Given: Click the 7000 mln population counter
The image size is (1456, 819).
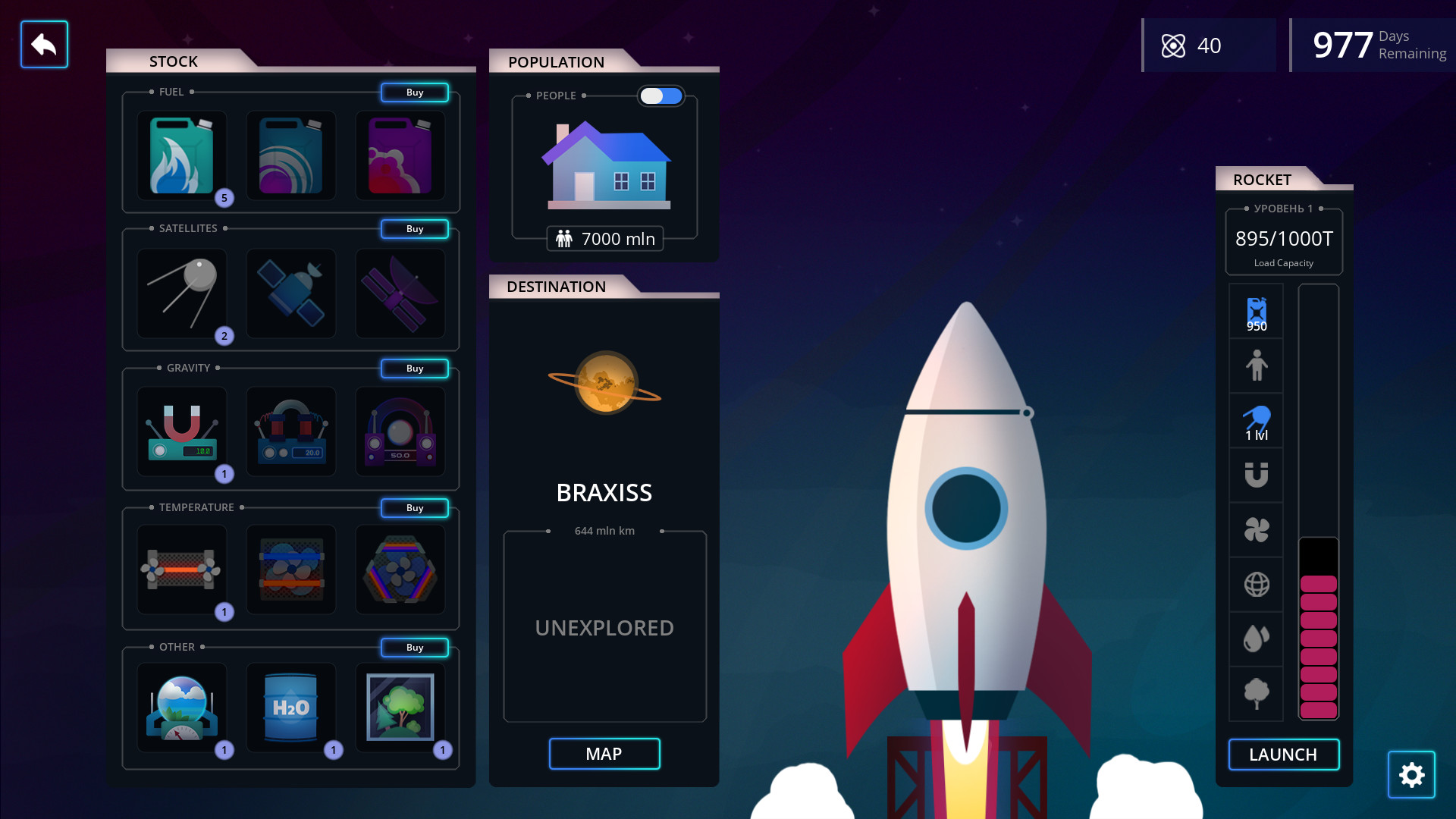Looking at the screenshot, I should pyautogui.click(x=604, y=238).
